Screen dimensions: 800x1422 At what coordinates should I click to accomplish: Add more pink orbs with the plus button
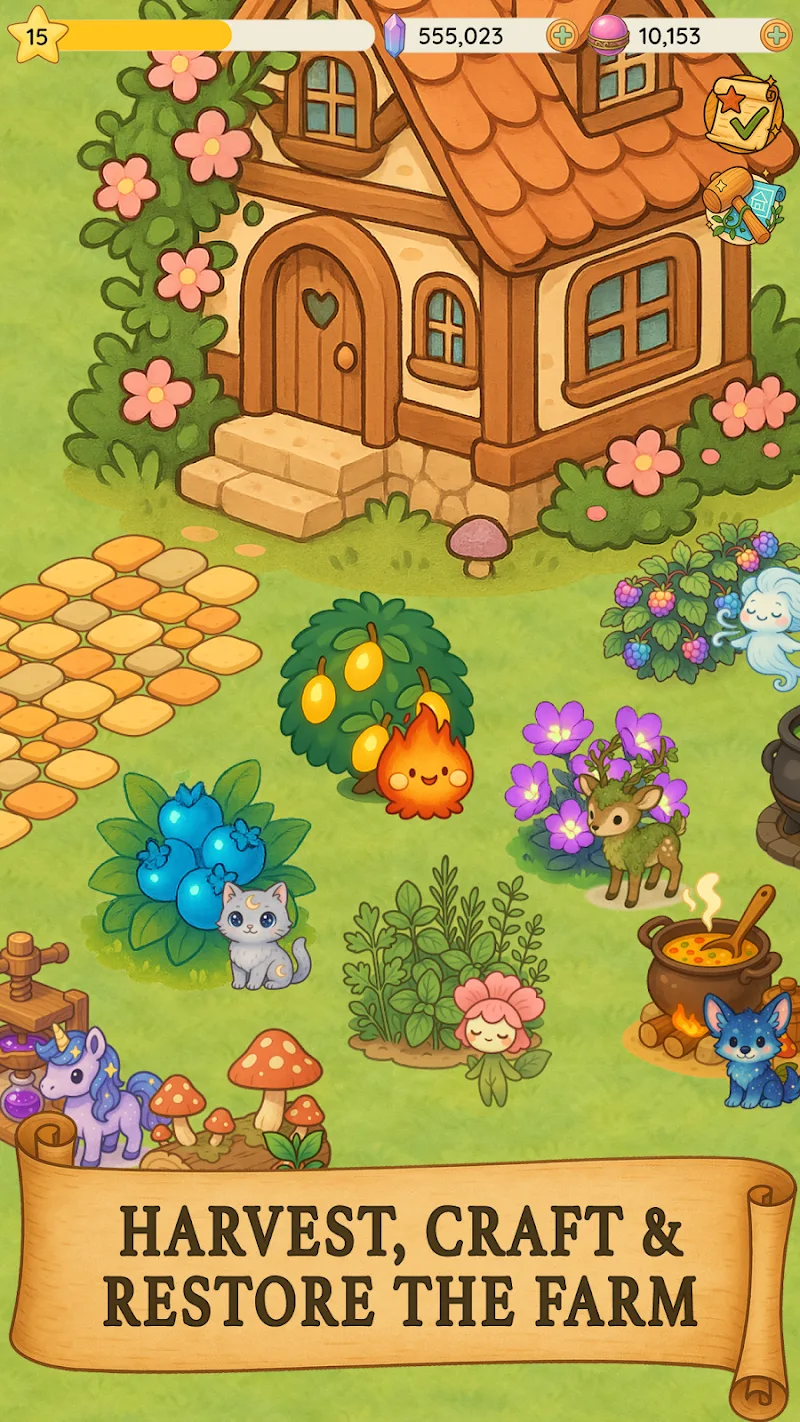point(776,36)
